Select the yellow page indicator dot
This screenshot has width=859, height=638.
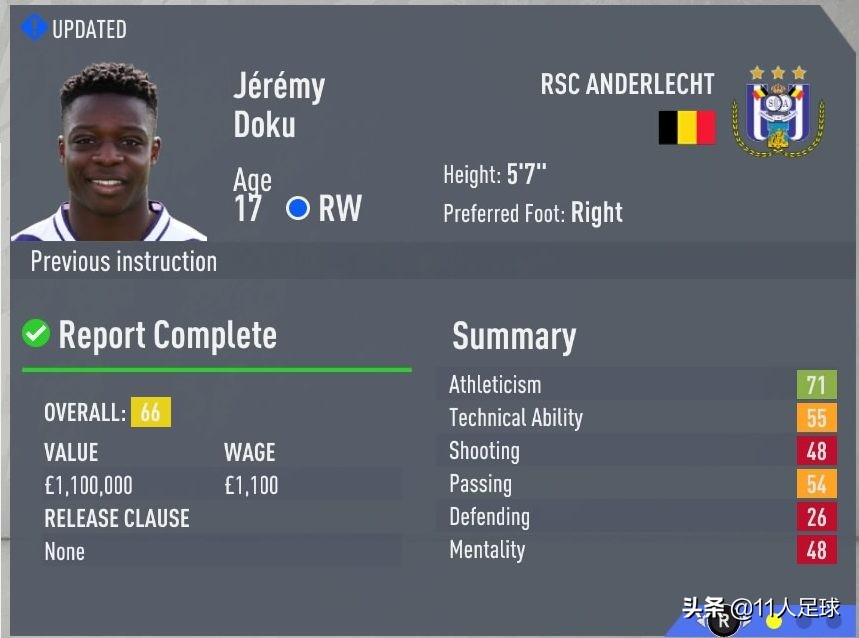[x=773, y=621]
